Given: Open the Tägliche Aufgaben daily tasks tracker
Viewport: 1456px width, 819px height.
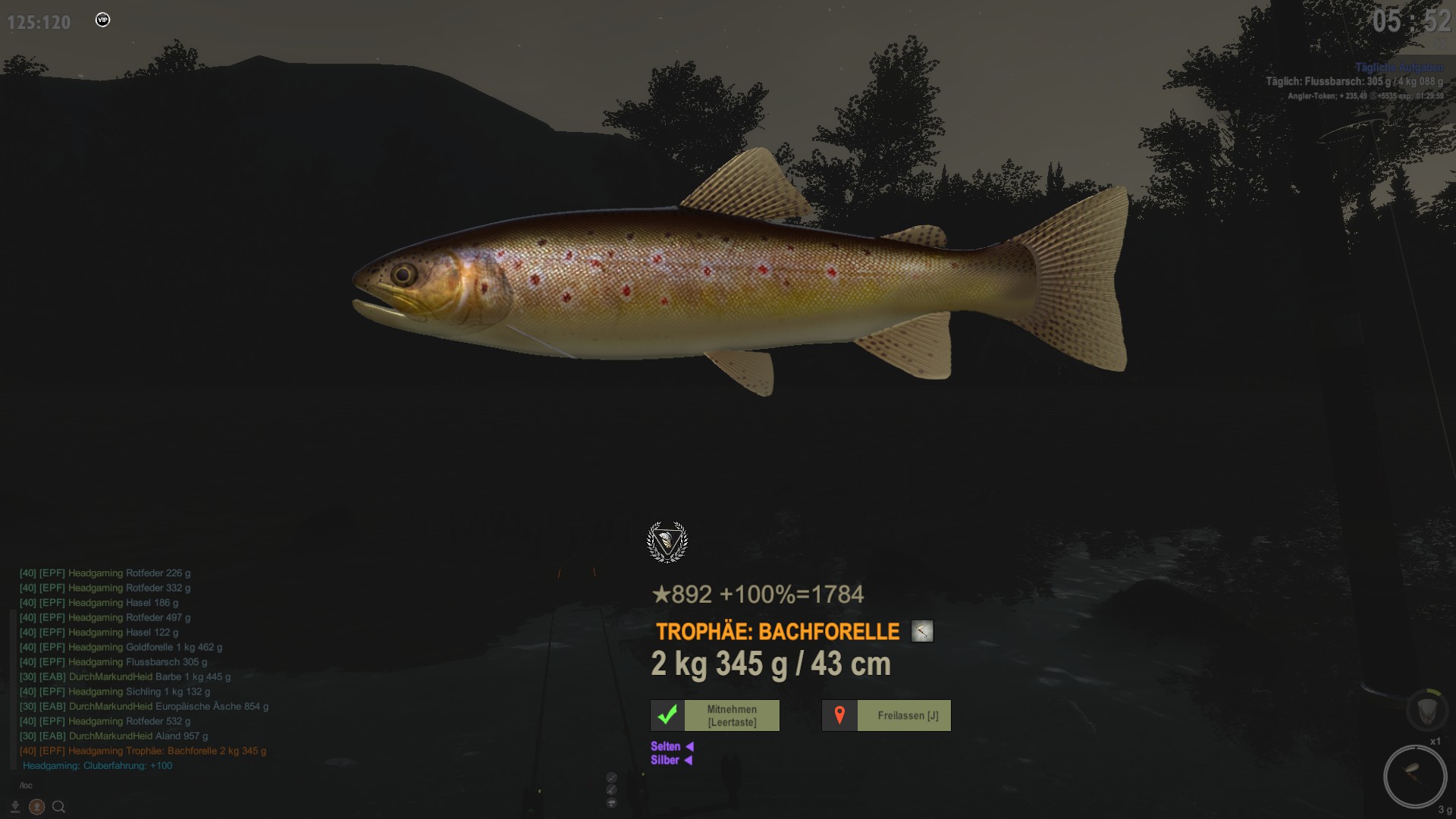Looking at the screenshot, I should (x=1399, y=67).
